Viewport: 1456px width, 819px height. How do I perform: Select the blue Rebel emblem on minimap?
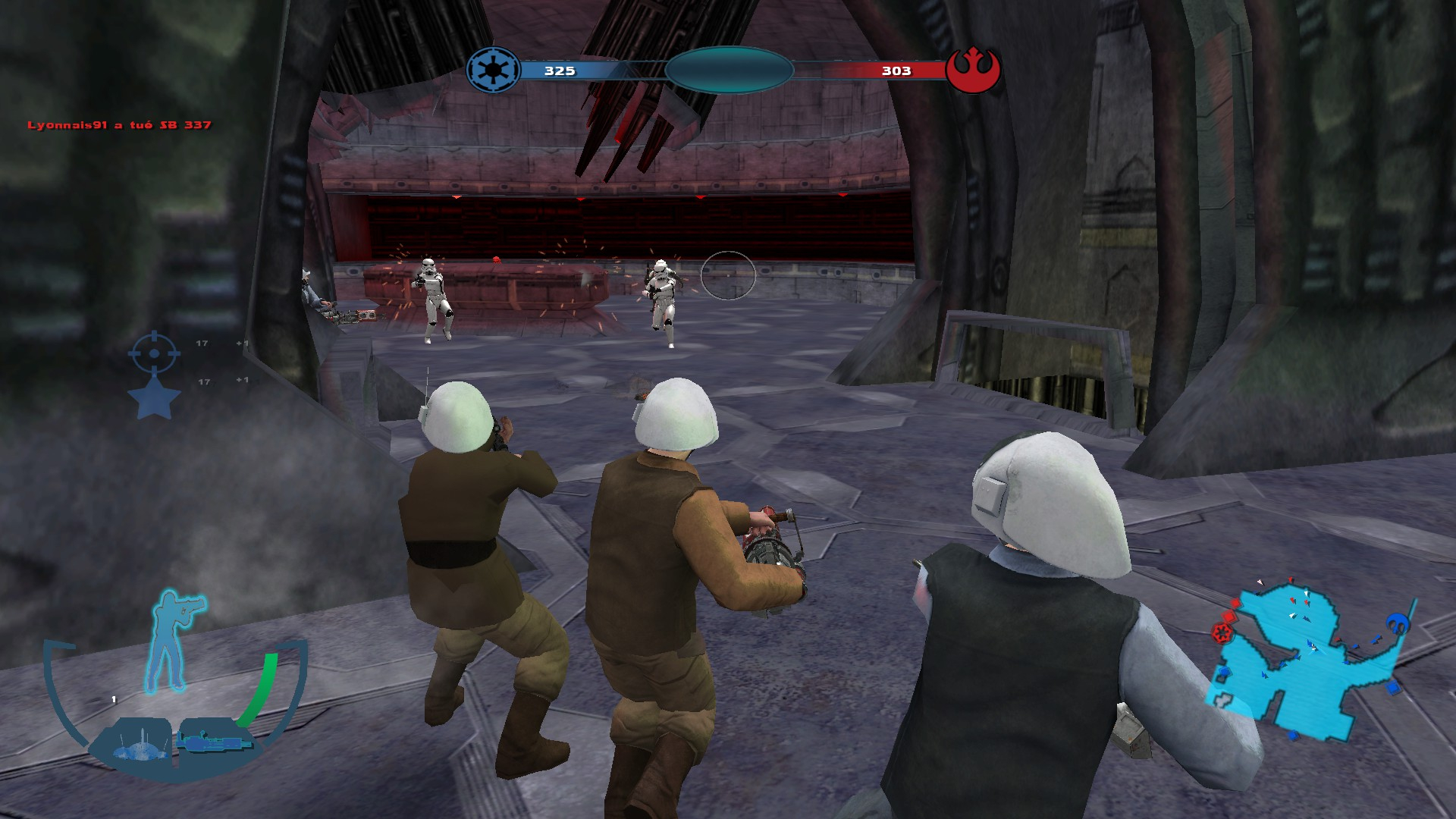1397,623
